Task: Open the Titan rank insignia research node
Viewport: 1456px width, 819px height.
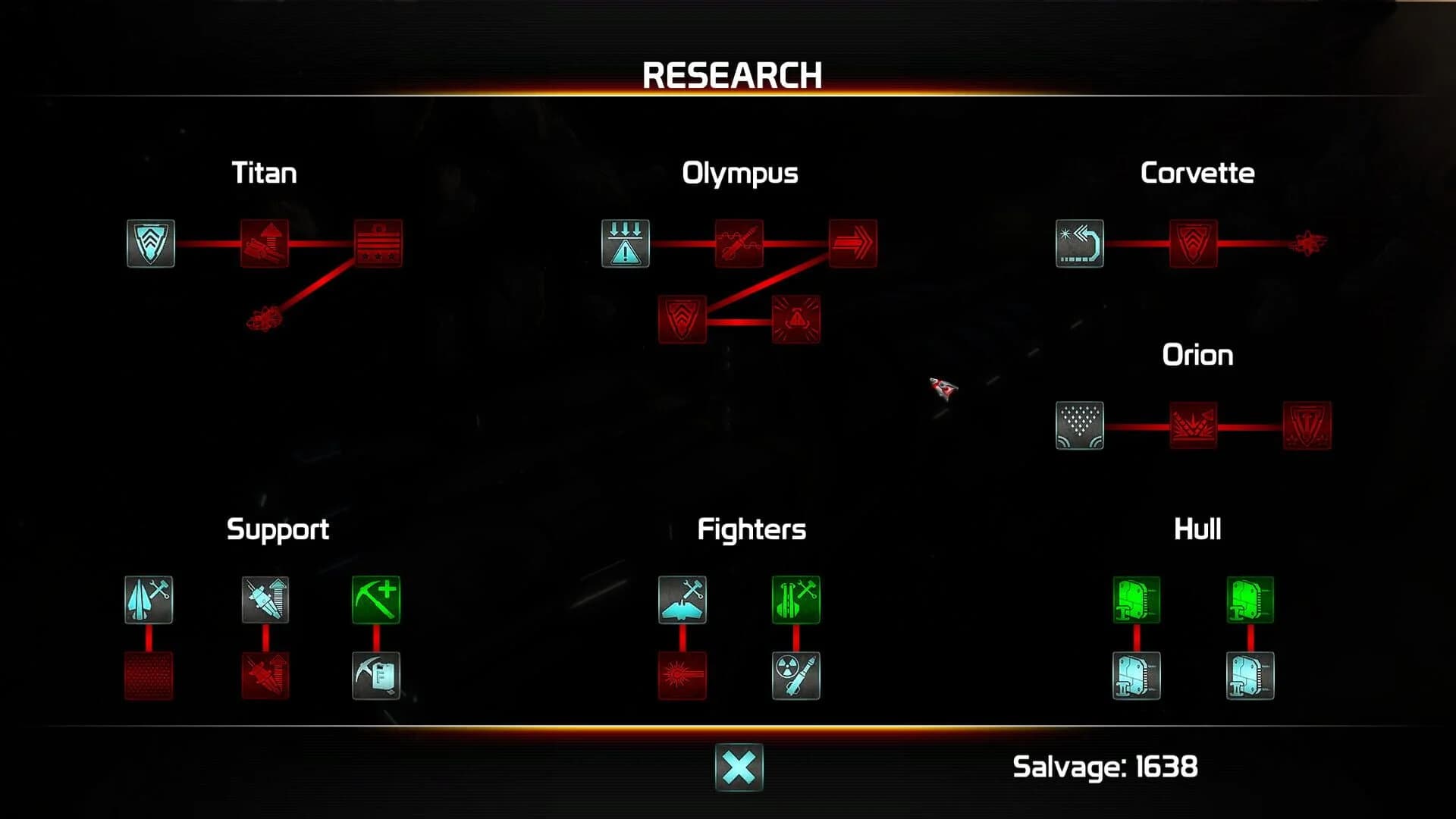Action: (x=379, y=244)
